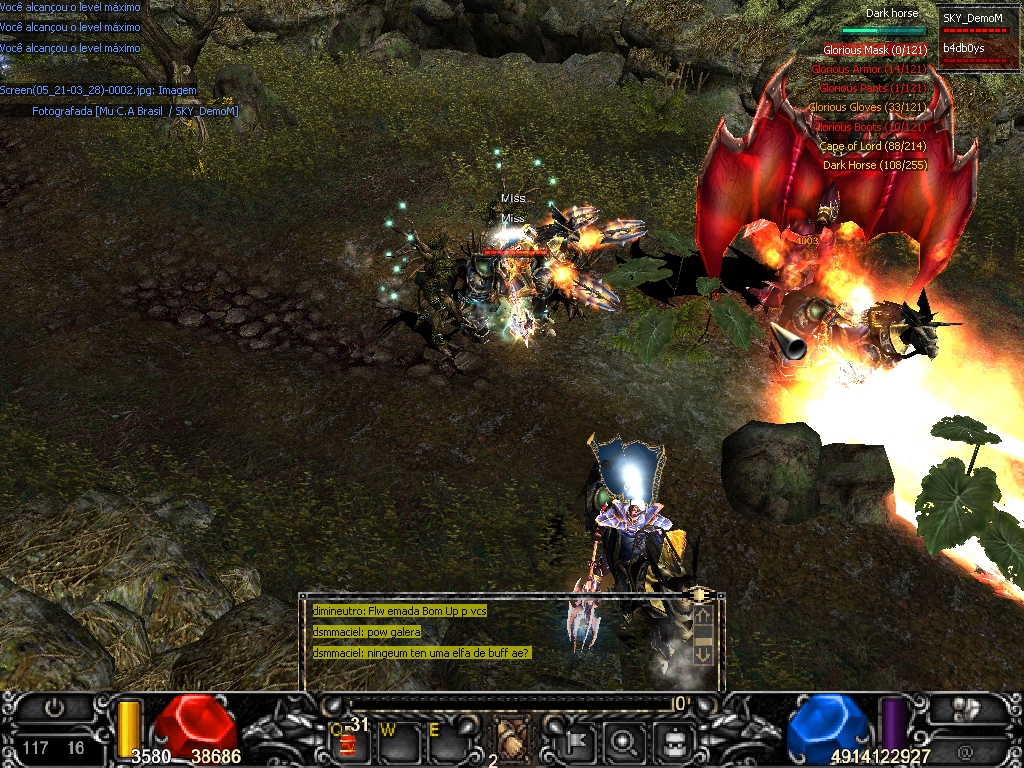Image resolution: width=1024 pixels, height=768 pixels.
Task: Click dsmmaciel's elfa de buff chat message
Action: (421, 653)
